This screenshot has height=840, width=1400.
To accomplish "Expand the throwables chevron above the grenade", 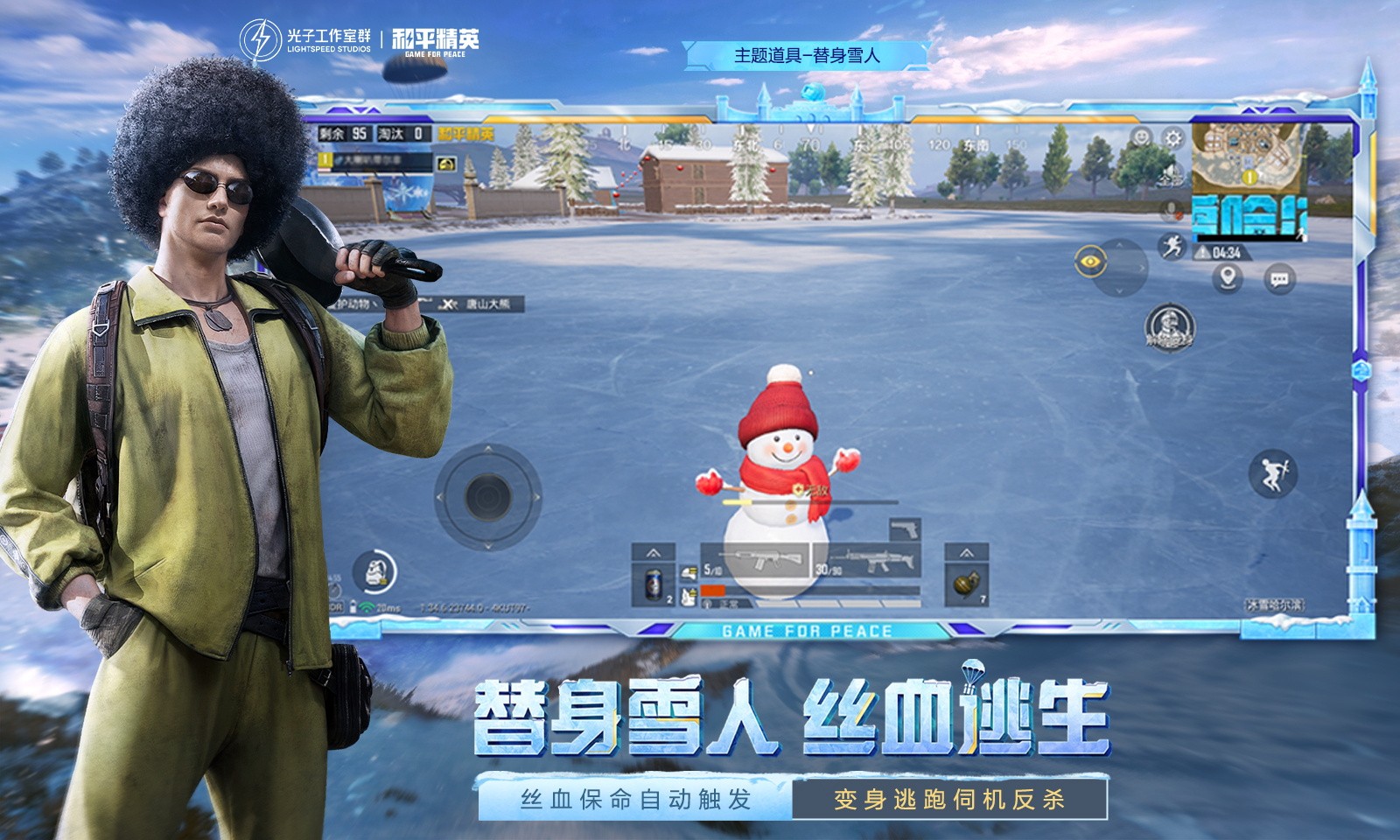I will click(967, 553).
